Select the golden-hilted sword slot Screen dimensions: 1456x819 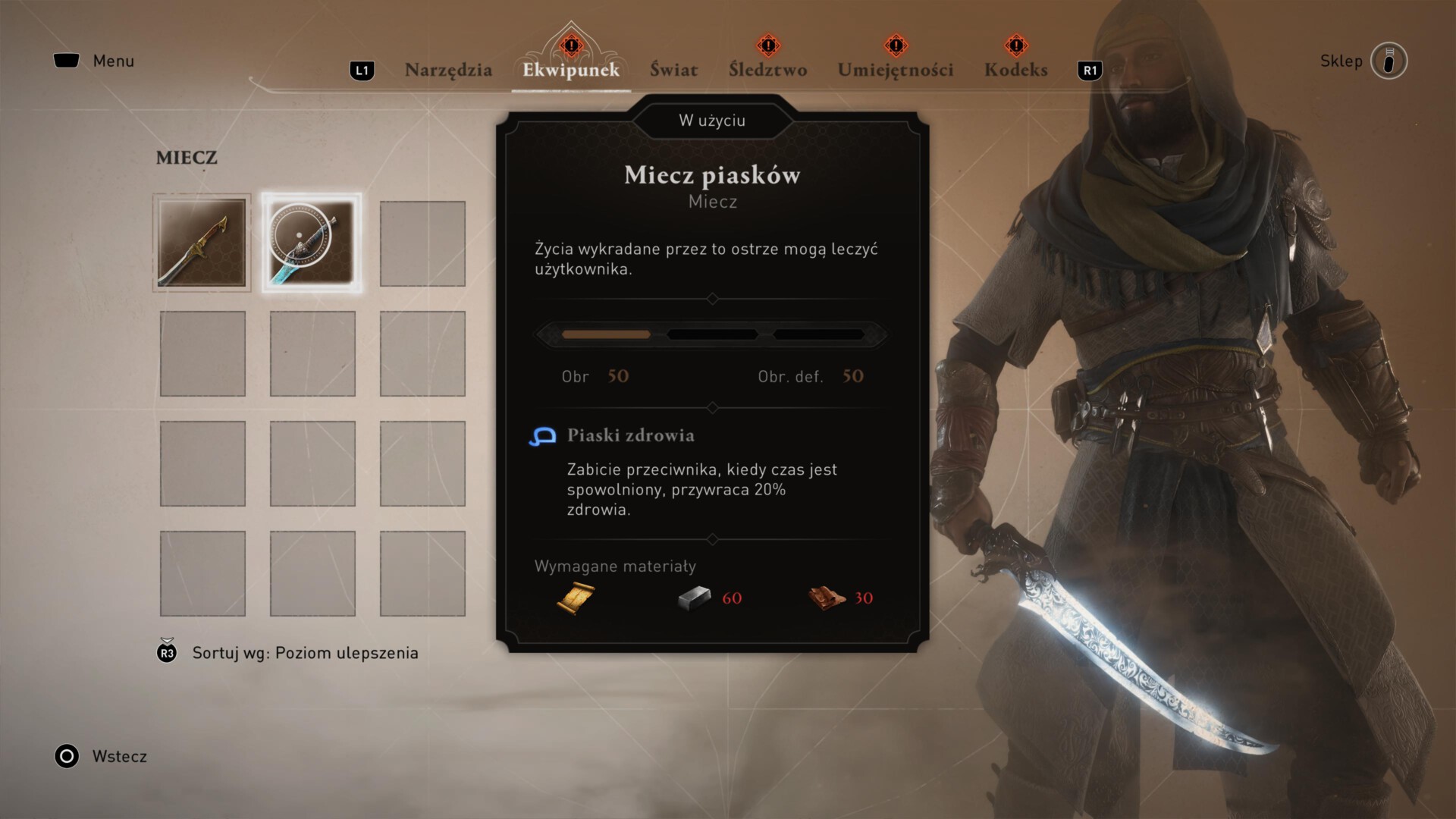pos(202,243)
